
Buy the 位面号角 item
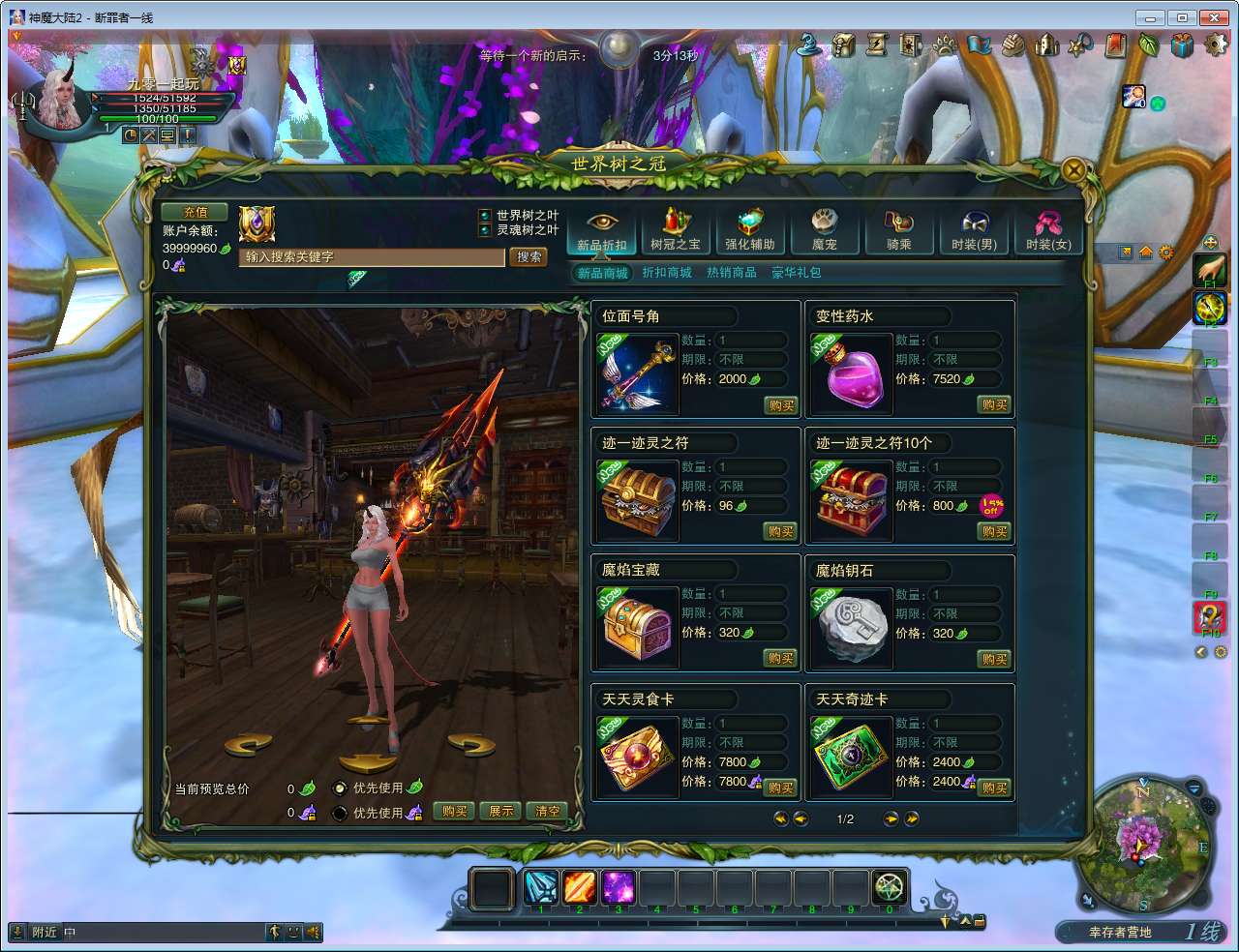pyautogui.click(x=780, y=405)
